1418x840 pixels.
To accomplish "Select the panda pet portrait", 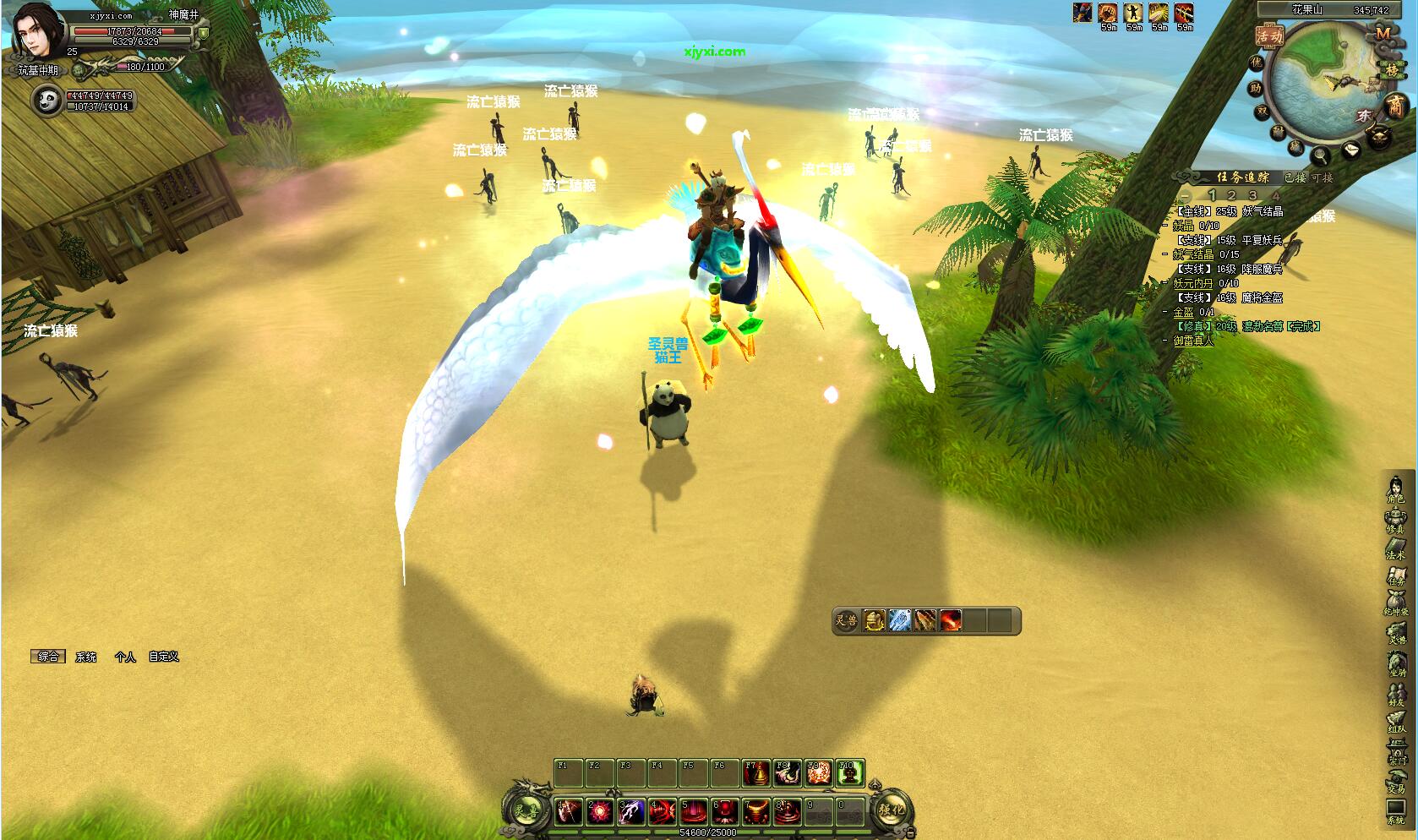I will pos(46,101).
